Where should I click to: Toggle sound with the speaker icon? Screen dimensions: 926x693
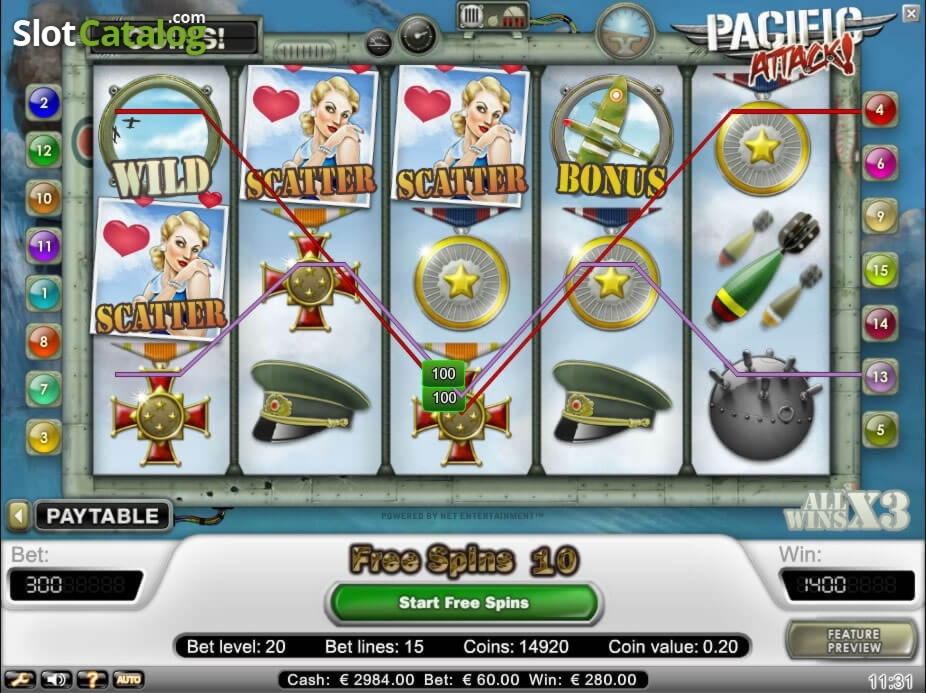tap(56, 680)
